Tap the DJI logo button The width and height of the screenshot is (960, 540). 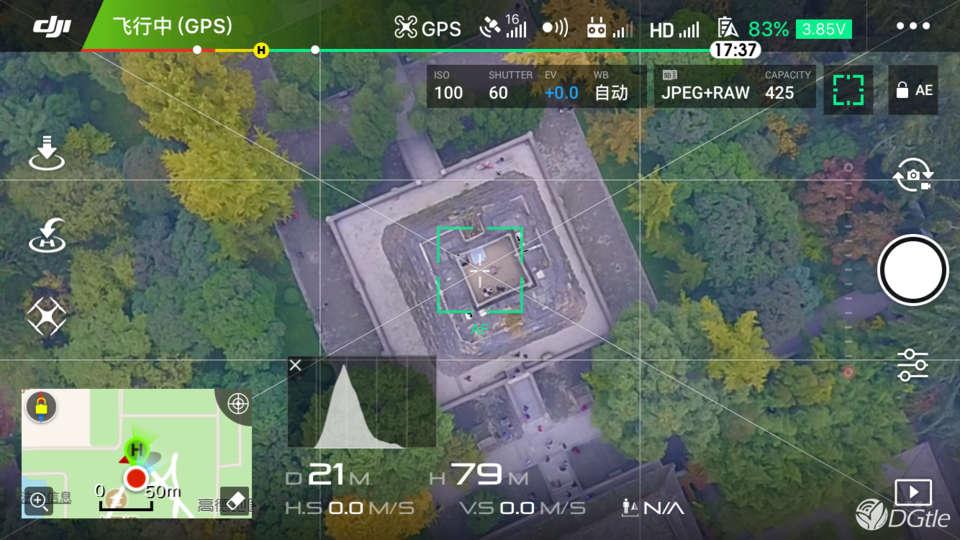pyautogui.click(x=51, y=27)
